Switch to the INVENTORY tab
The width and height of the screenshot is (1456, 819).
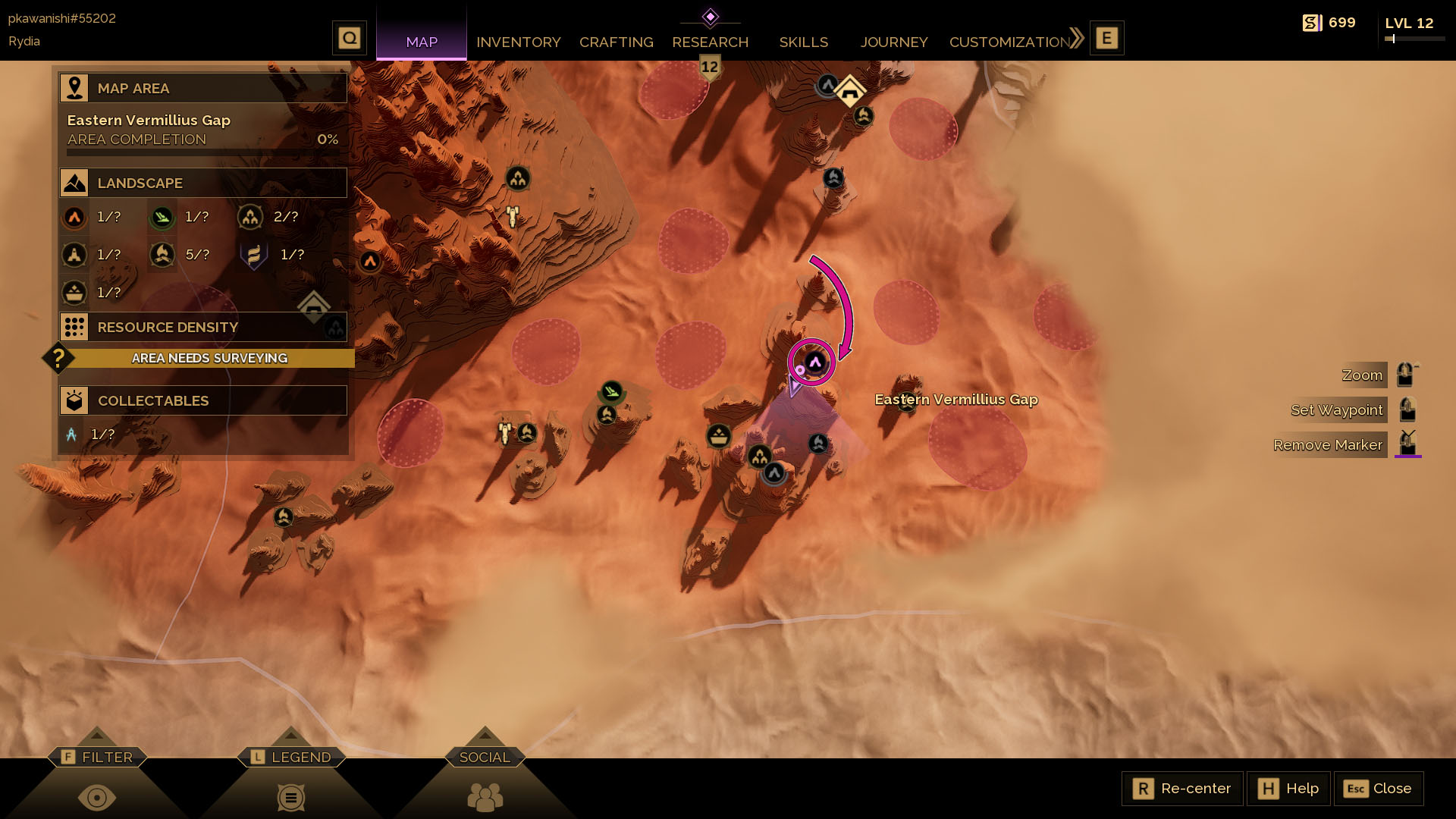(x=518, y=42)
